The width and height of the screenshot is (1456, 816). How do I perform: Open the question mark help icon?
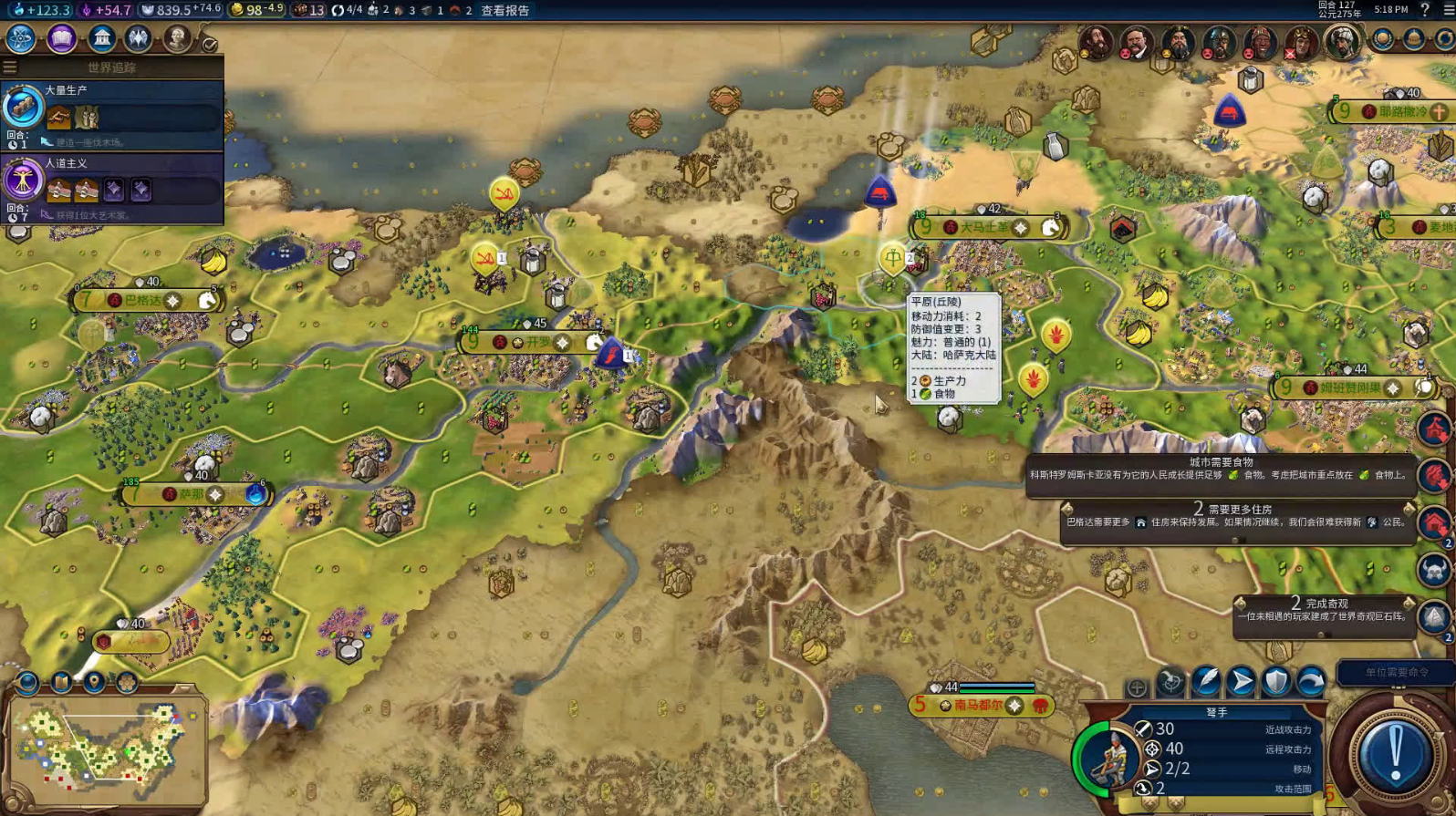tap(1425, 9)
